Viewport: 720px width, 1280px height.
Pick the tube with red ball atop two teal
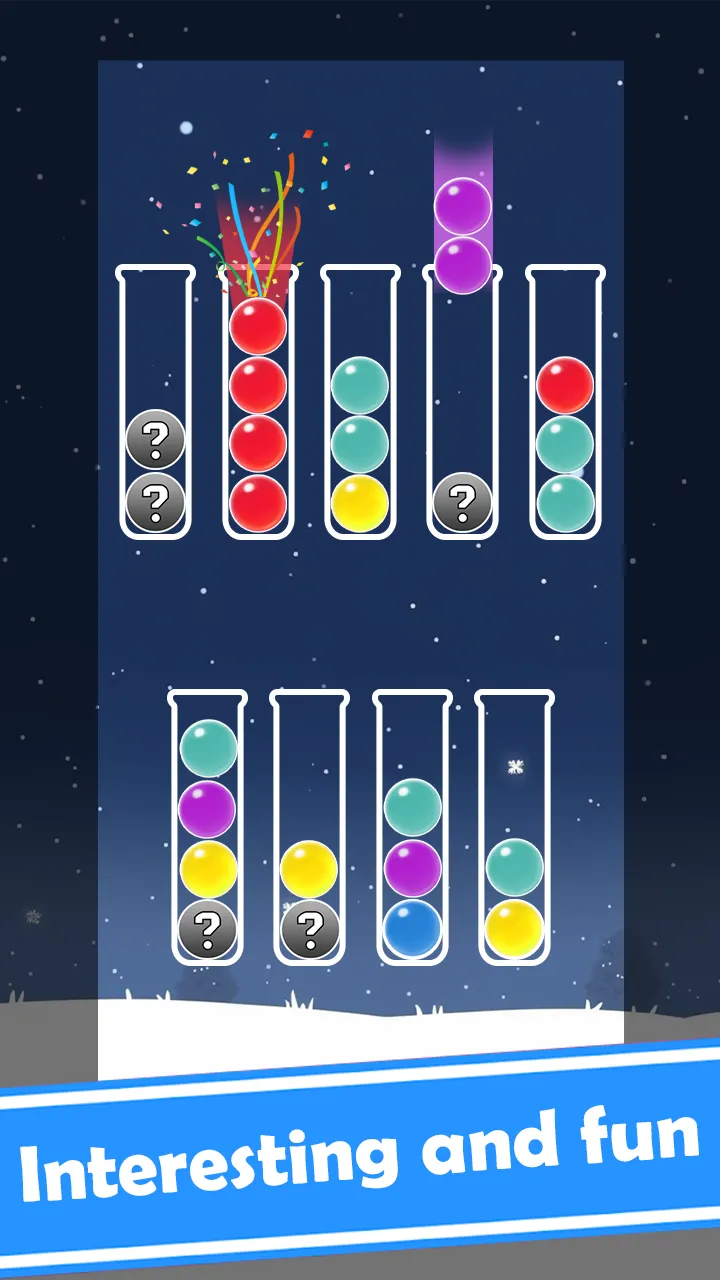pos(565,403)
